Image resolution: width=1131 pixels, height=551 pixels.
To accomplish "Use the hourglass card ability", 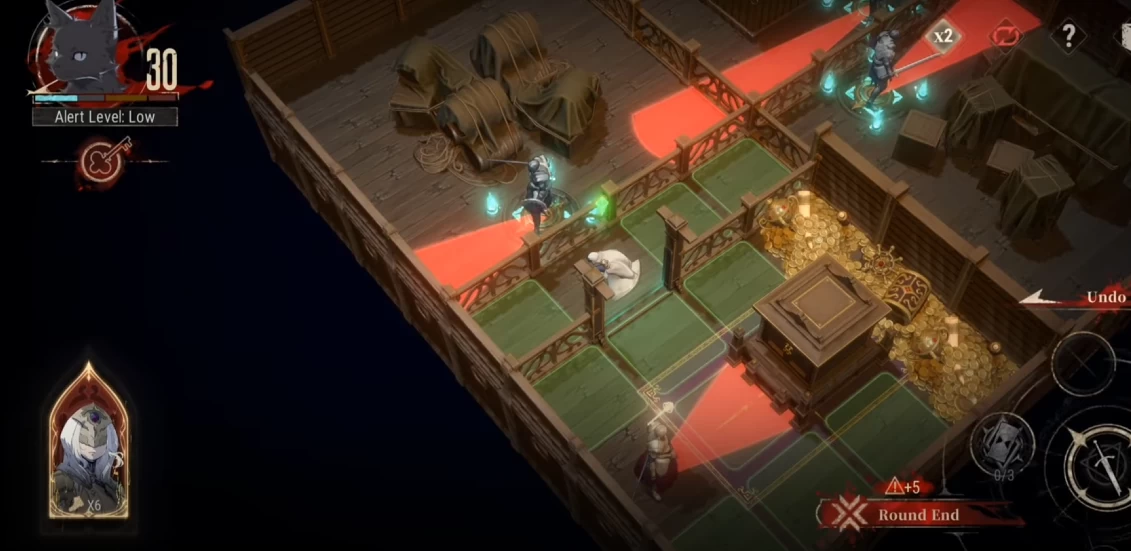I will [1001, 446].
